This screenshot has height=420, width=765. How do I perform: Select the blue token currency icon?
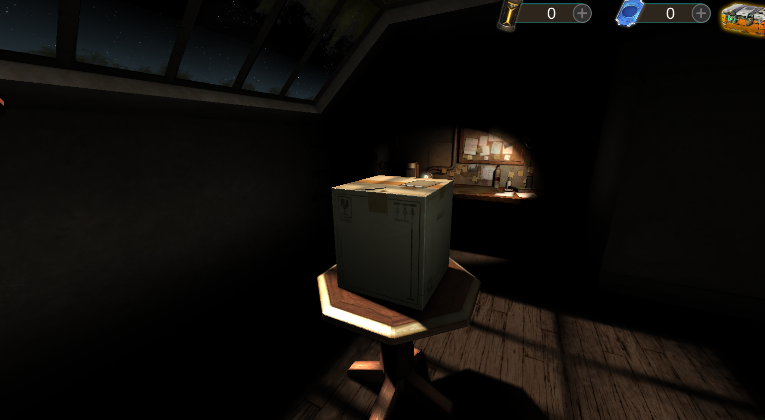(628, 14)
